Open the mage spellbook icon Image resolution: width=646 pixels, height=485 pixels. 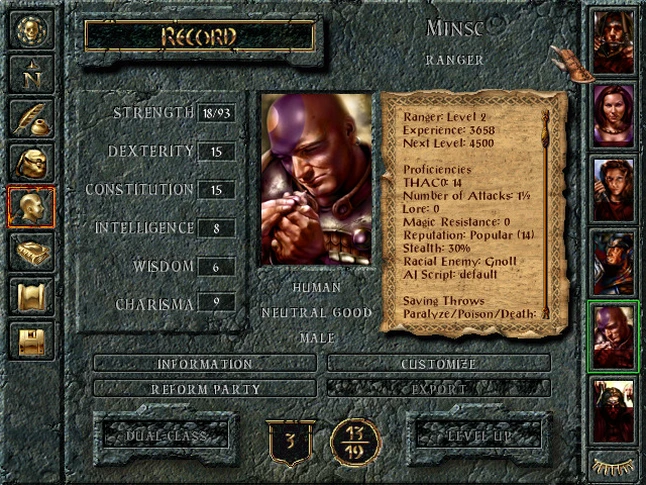tap(32, 252)
